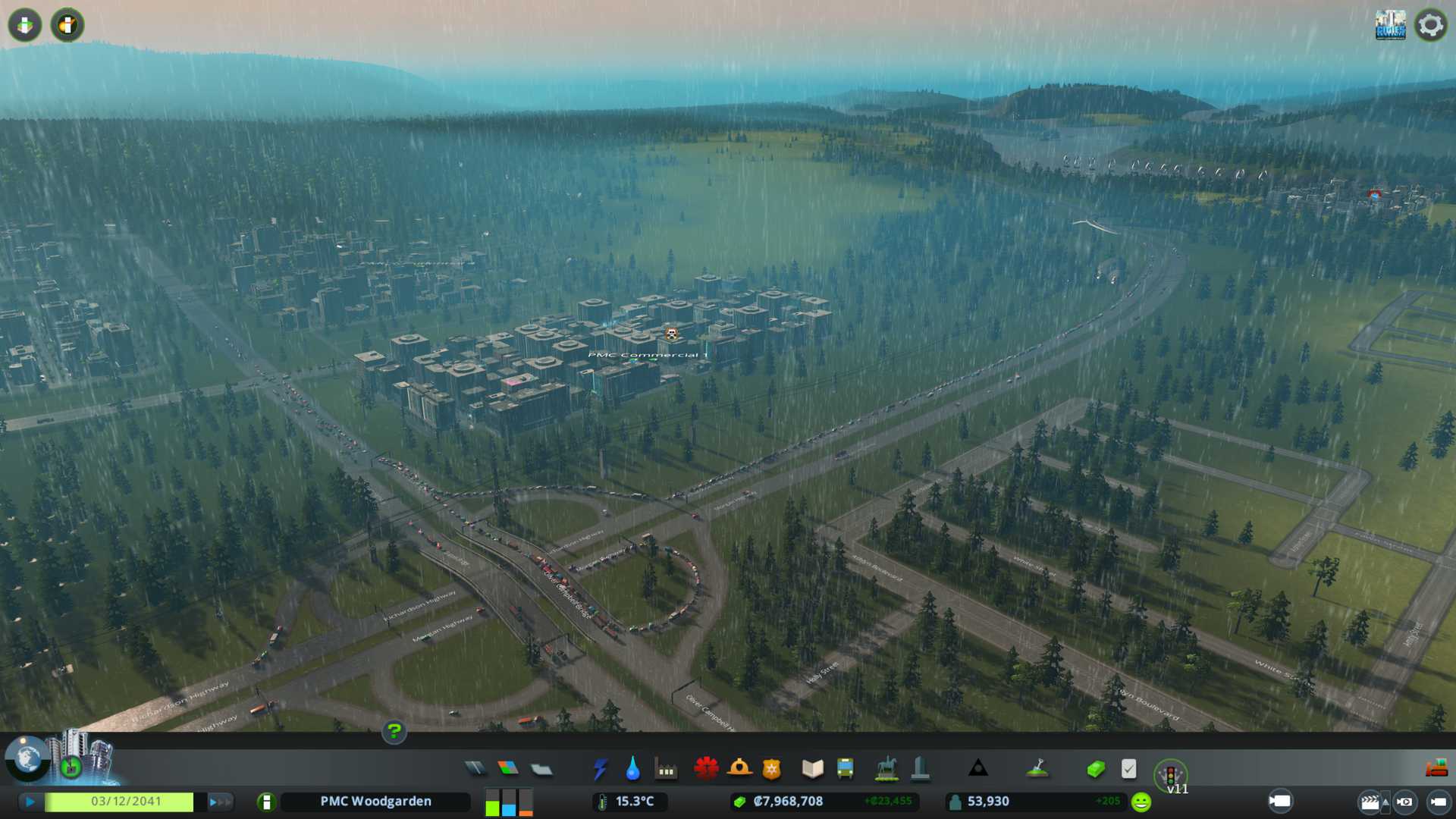The height and width of the screenshot is (819, 1456).
Task: Open the Police menu (badge icon)
Action: pyautogui.click(x=771, y=769)
